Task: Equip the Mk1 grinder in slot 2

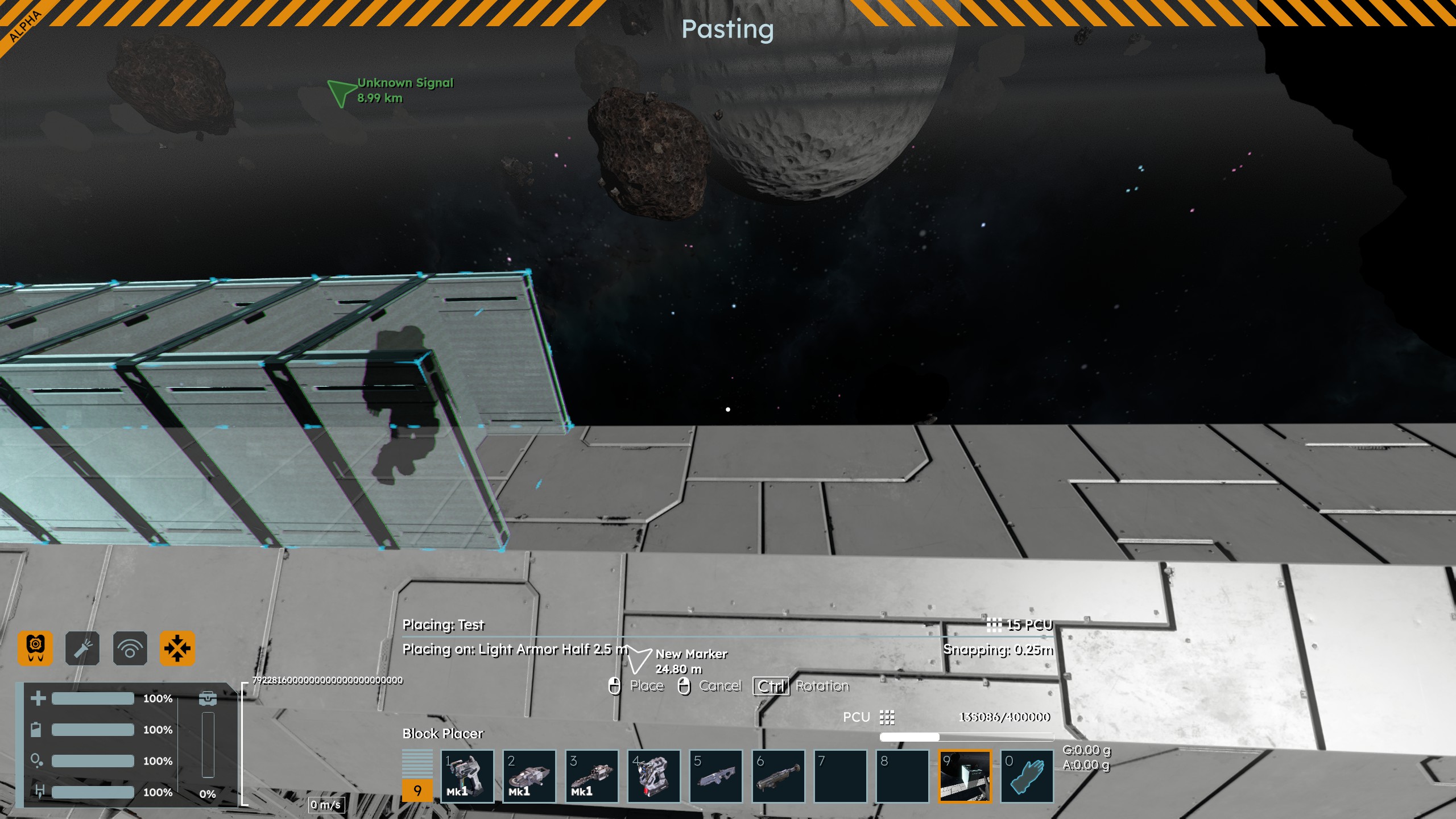Action: 529,776
